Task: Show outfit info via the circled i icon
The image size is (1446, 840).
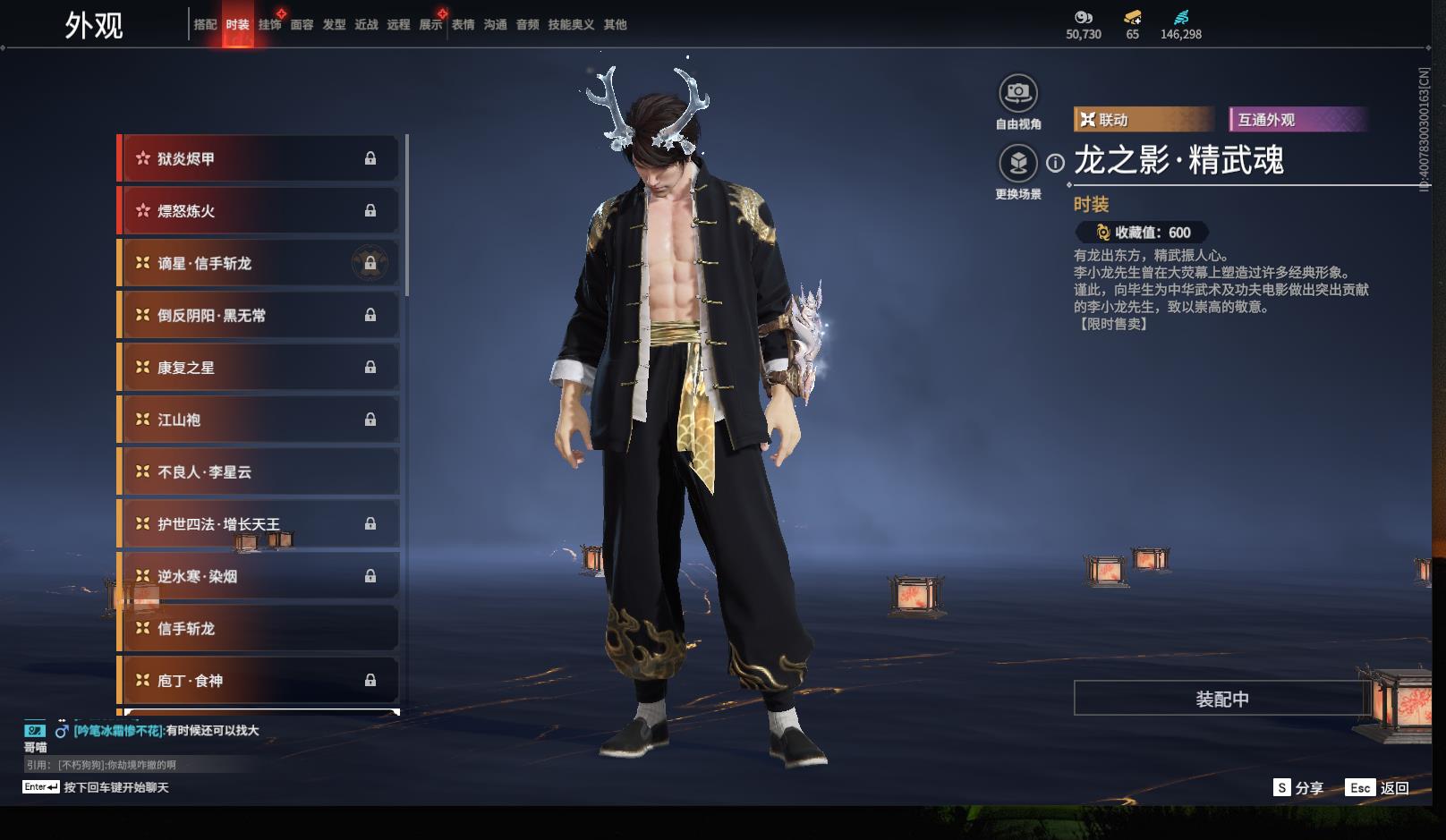Action: coord(1056,163)
